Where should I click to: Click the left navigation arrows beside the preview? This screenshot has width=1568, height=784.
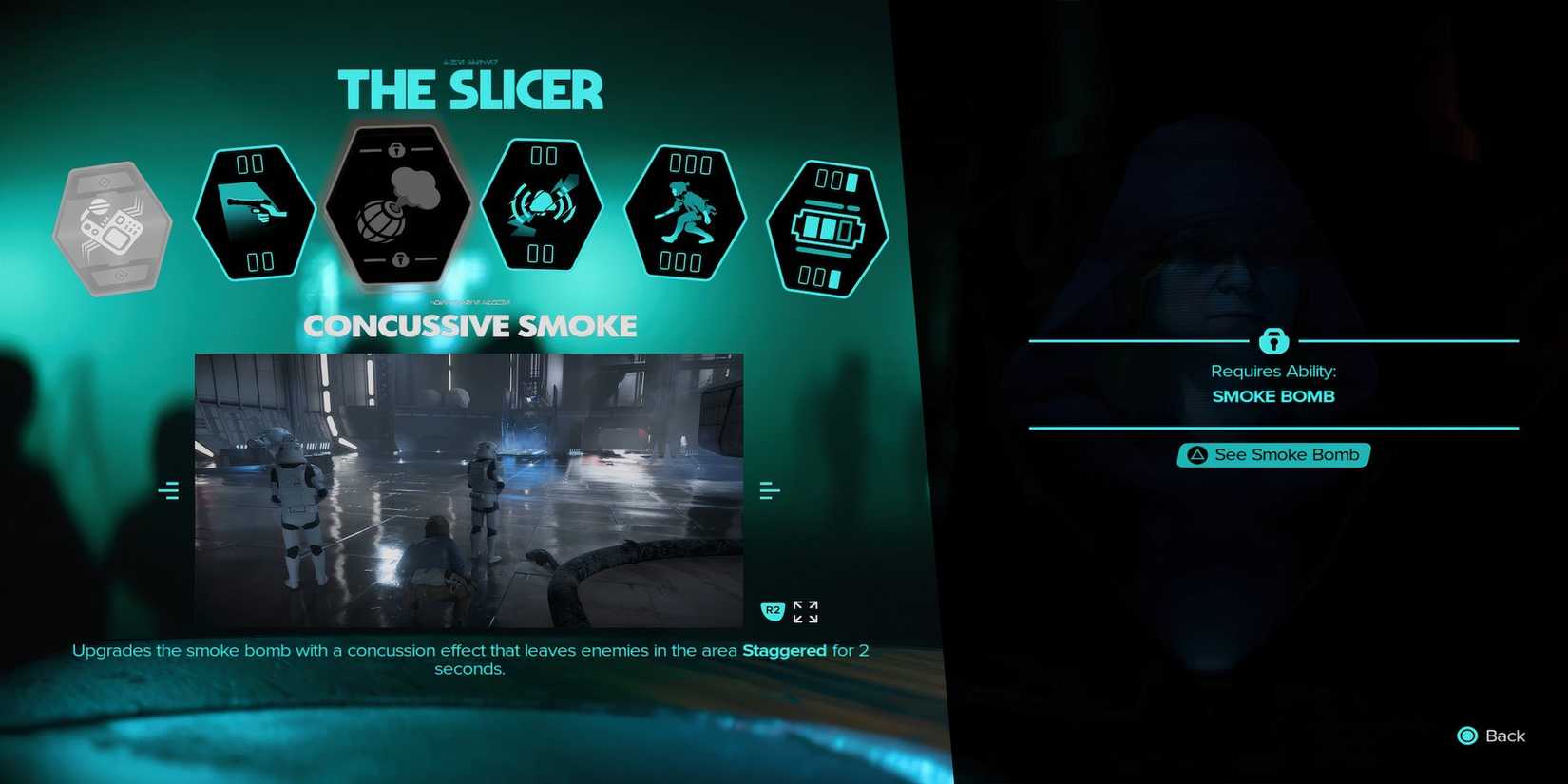pyautogui.click(x=170, y=489)
